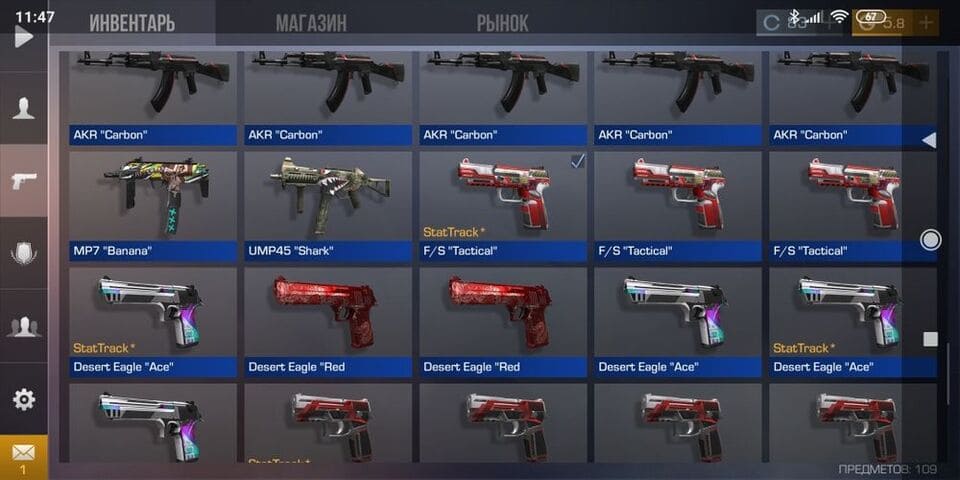This screenshot has height=480, width=960.
Task: Tap the Android home circle button
Action: (x=930, y=240)
